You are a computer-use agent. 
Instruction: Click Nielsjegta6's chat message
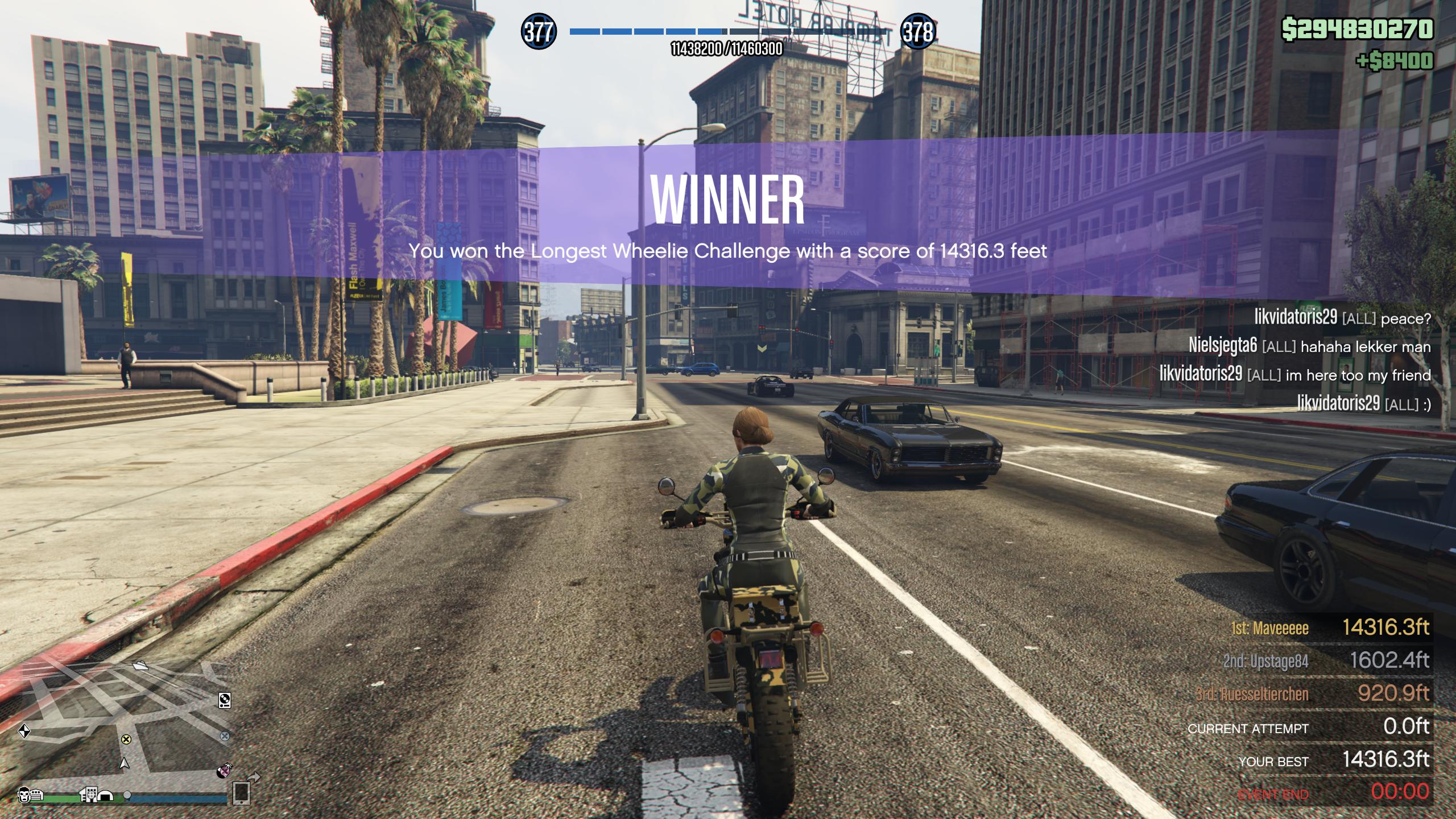pyautogui.click(x=1309, y=346)
